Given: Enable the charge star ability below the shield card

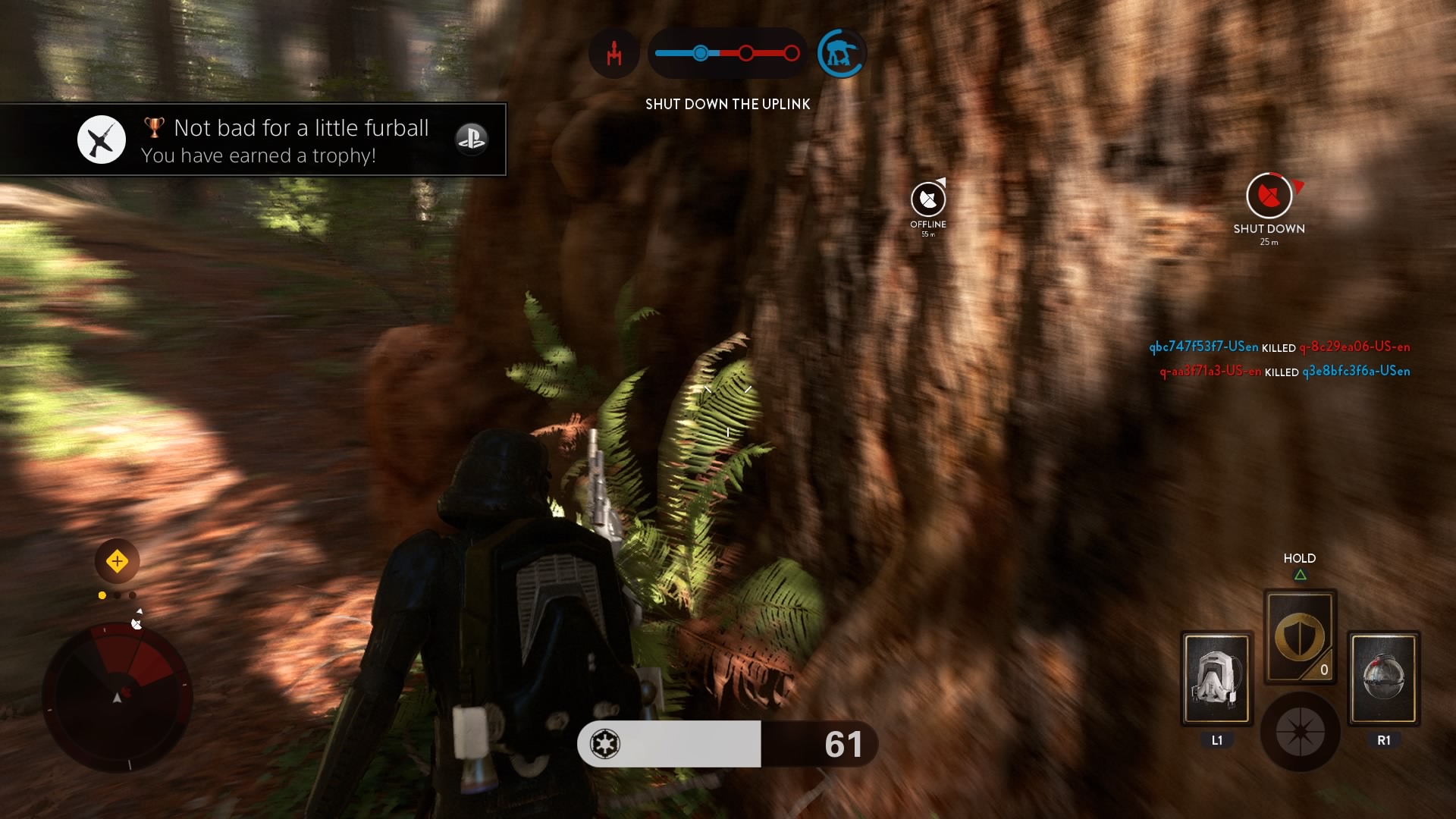Looking at the screenshot, I should coord(1301,732).
